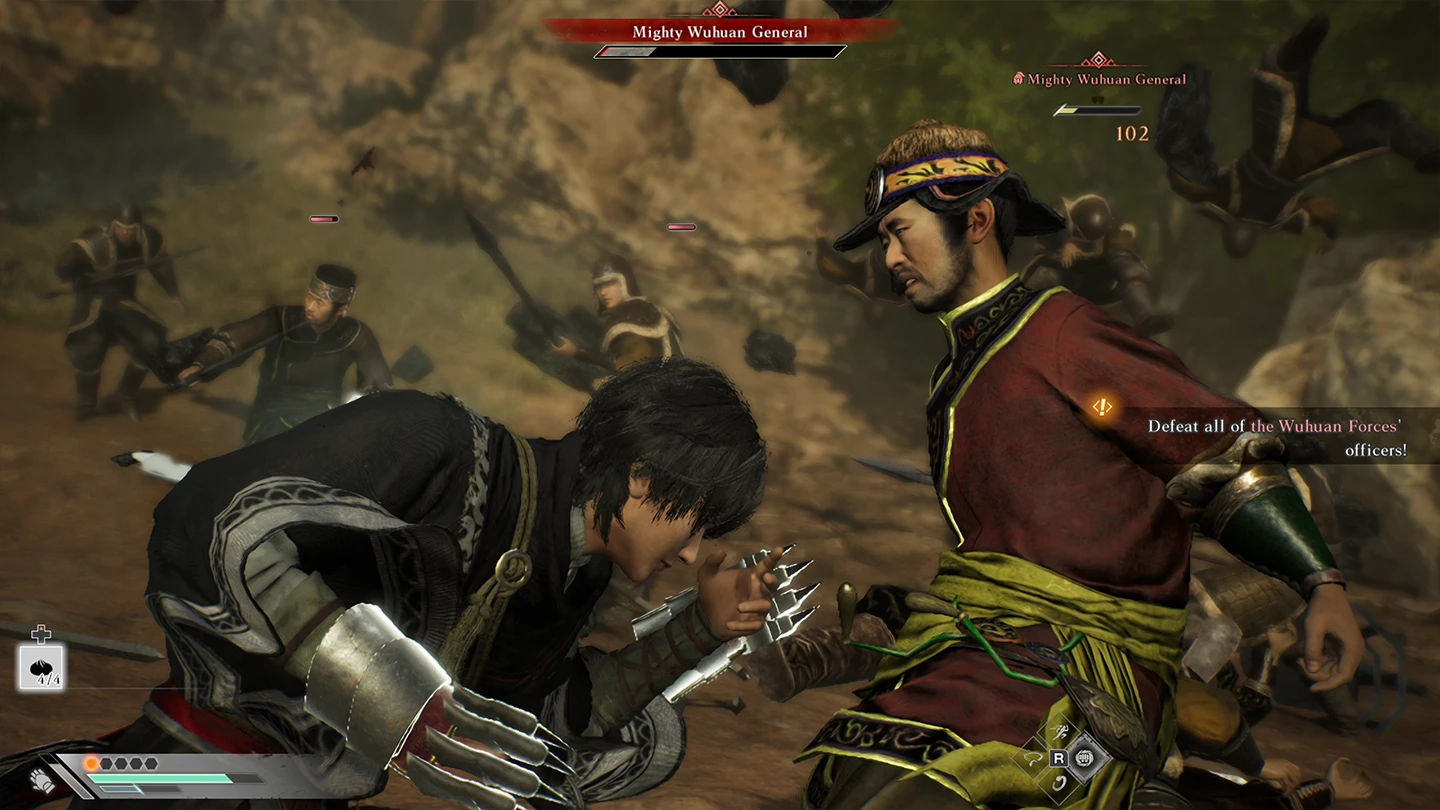Click the swirl switch icon below the R prompt
The width and height of the screenshot is (1440, 810).
1057,783
